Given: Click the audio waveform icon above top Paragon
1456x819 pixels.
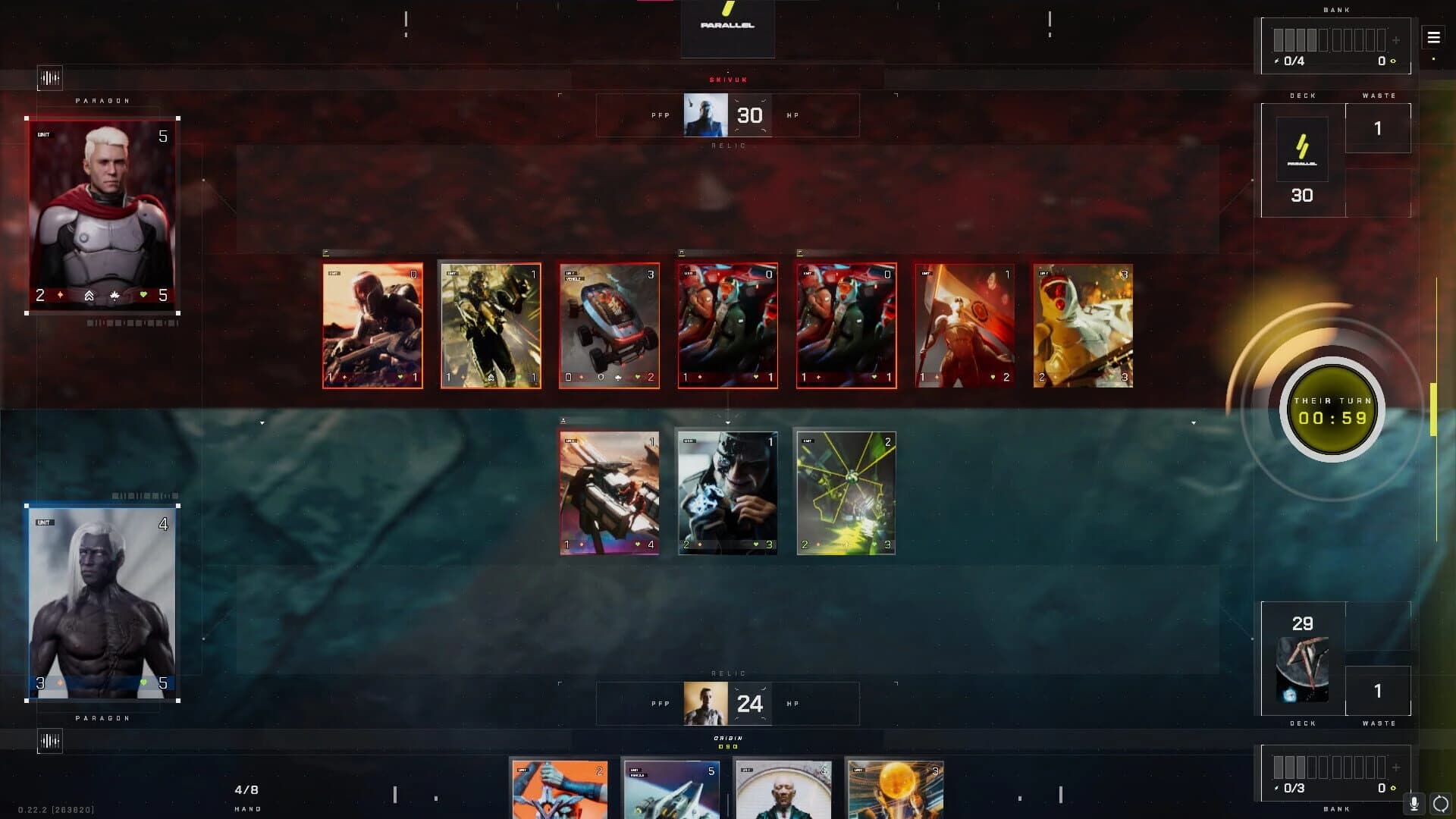Looking at the screenshot, I should click(x=49, y=77).
